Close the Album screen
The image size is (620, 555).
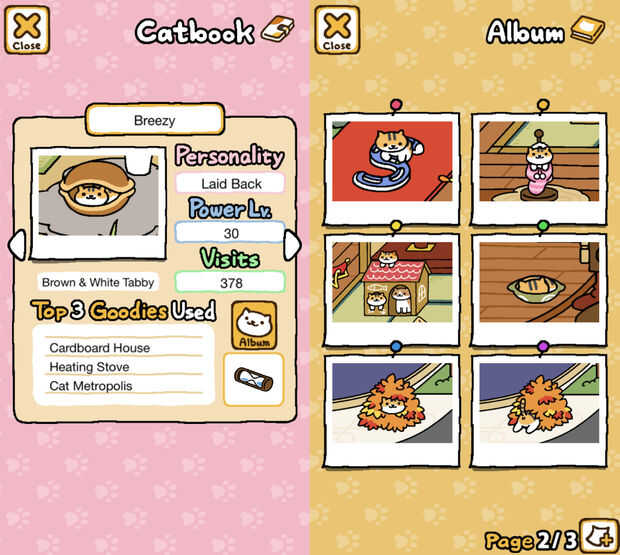(337, 29)
